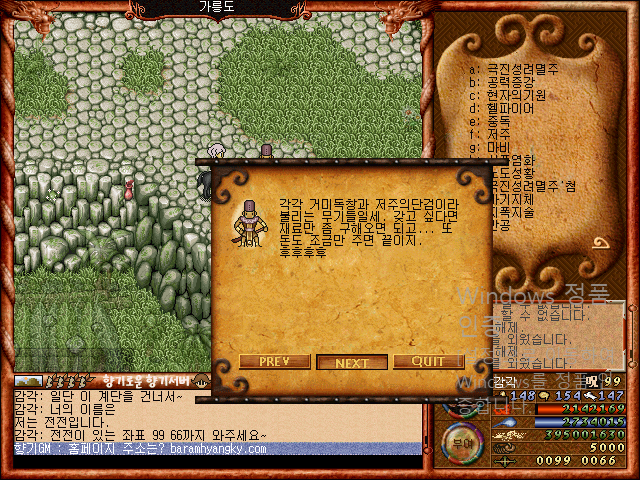The image size is (640, 480).
Task: Advance the NPC dialogue with NEXT
Action: pyautogui.click(x=352, y=362)
